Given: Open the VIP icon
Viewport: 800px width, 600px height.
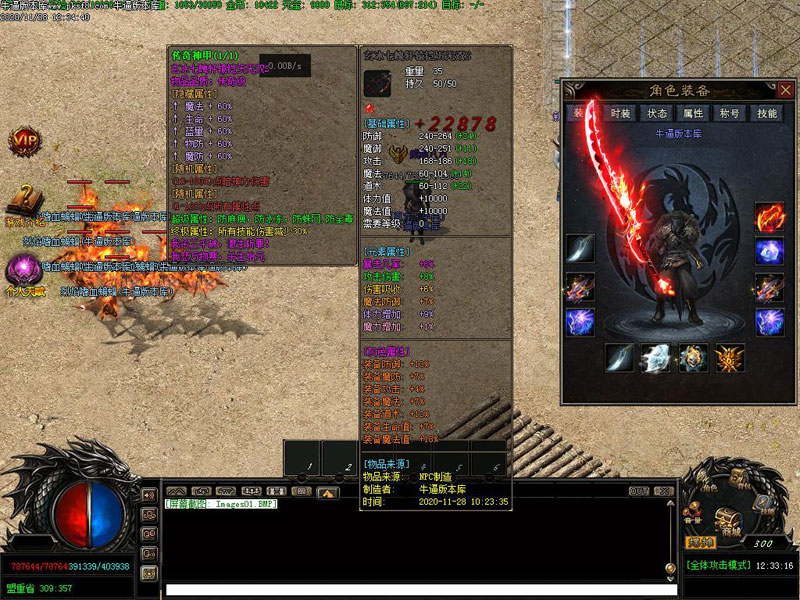Looking at the screenshot, I should [x=25, y=141].
